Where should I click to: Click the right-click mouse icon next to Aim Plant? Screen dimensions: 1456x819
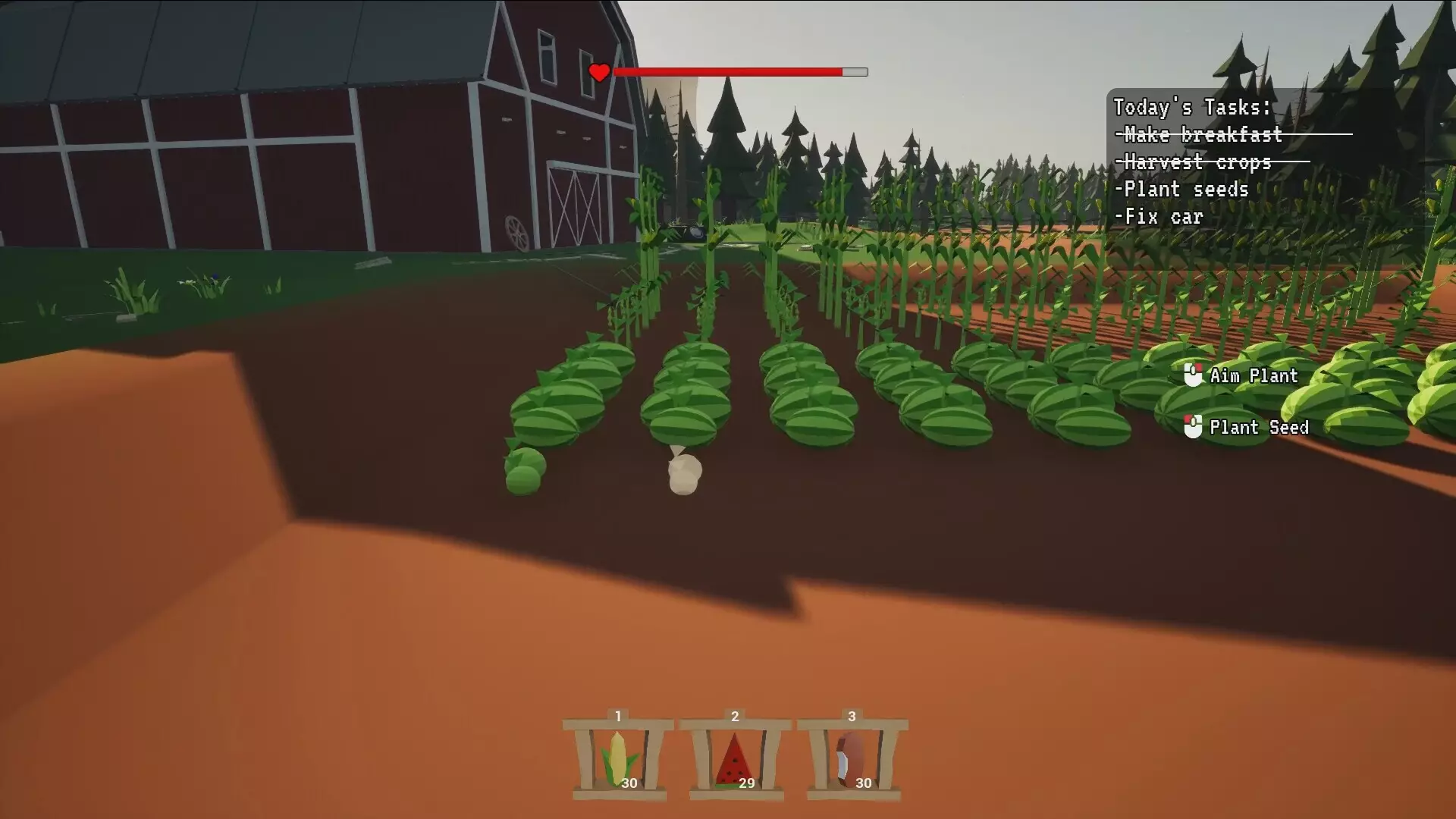[x=1193, y=373]
